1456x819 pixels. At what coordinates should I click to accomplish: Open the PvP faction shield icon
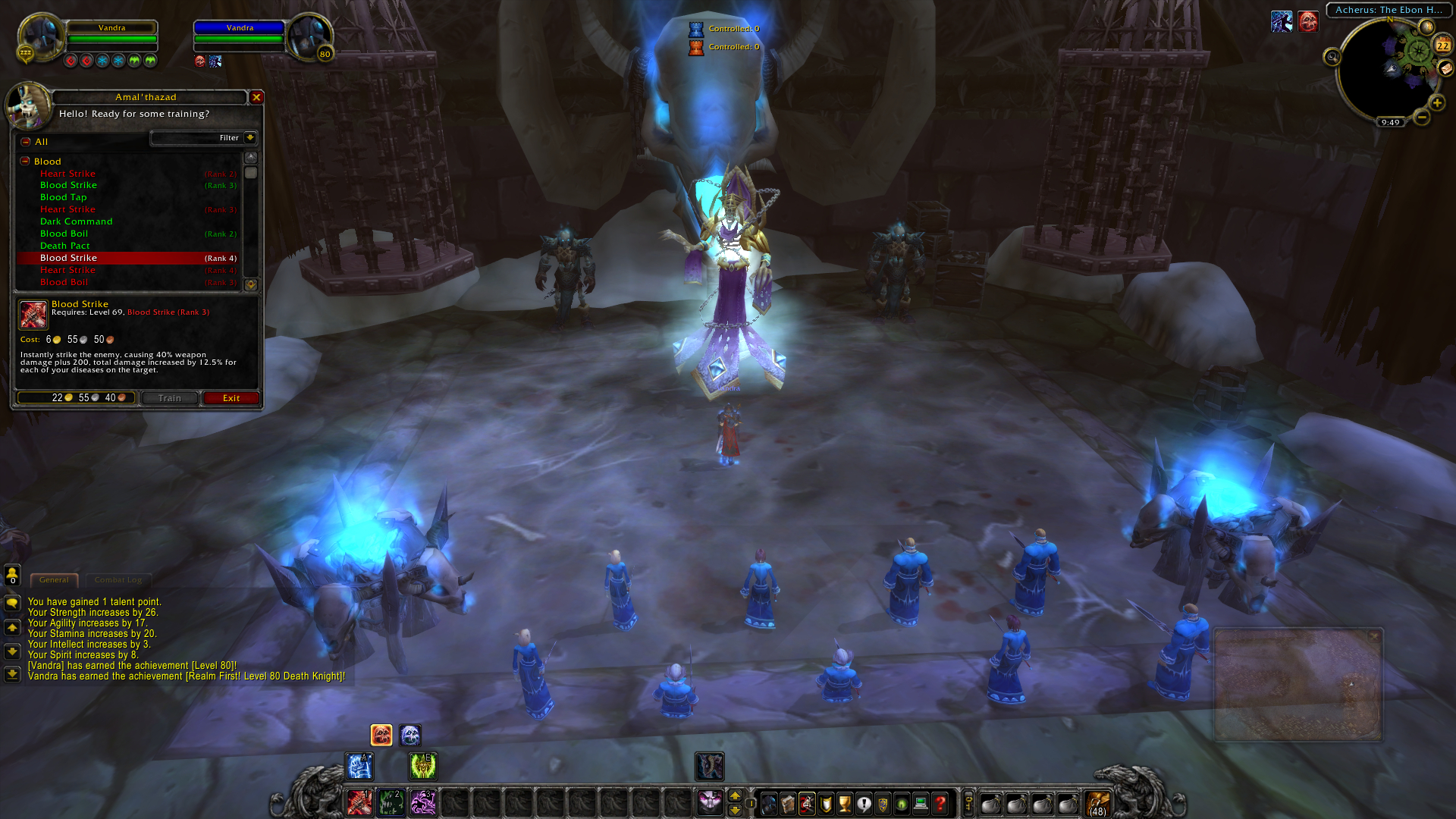click(883, 804)
